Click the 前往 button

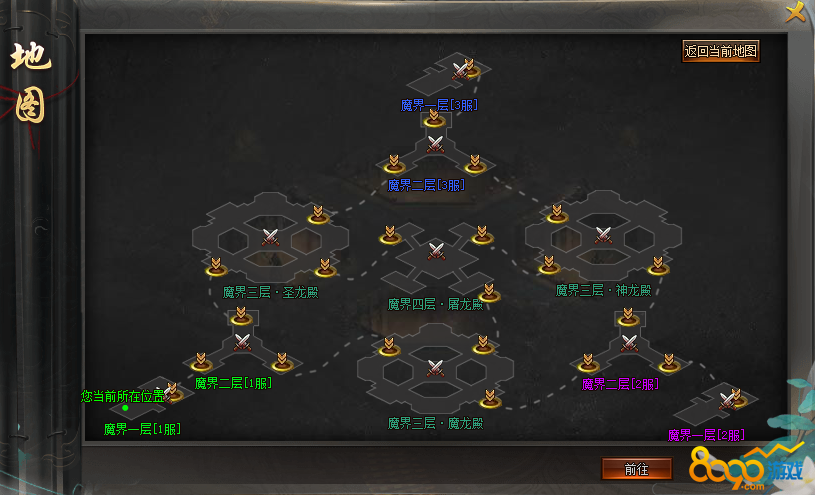click(636, 468)
